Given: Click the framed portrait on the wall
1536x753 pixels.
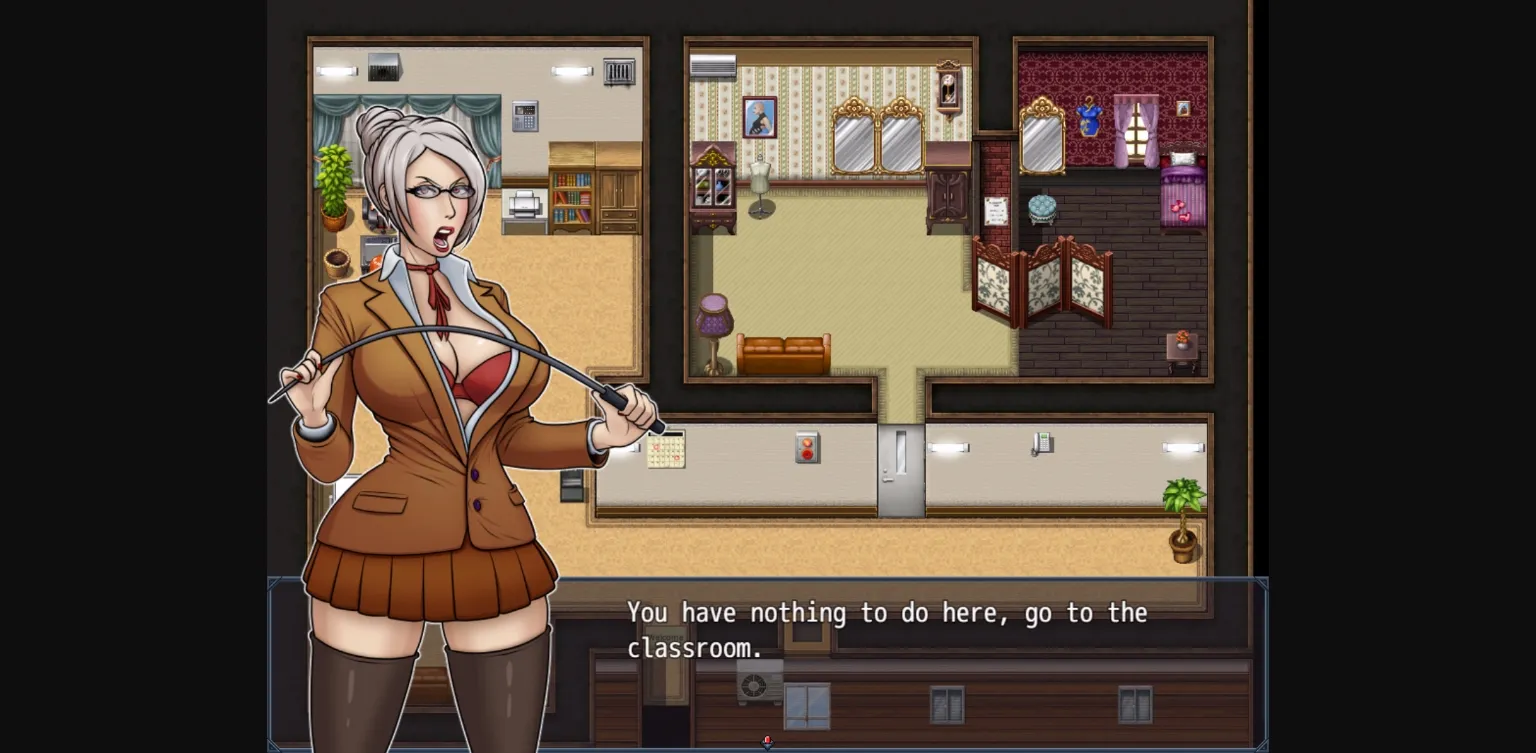Looking at the screenshot, I should click(x=760, y=117).
